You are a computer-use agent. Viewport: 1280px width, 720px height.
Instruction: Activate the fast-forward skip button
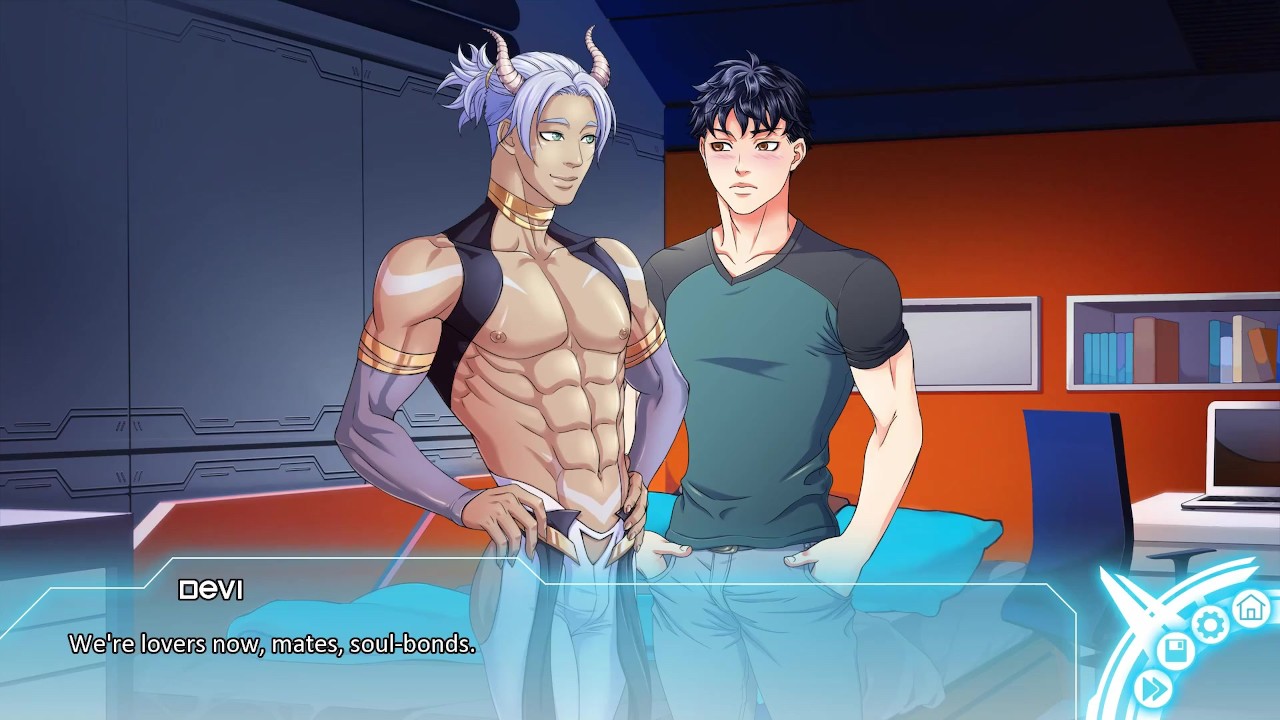click(x=1153, y=688)
